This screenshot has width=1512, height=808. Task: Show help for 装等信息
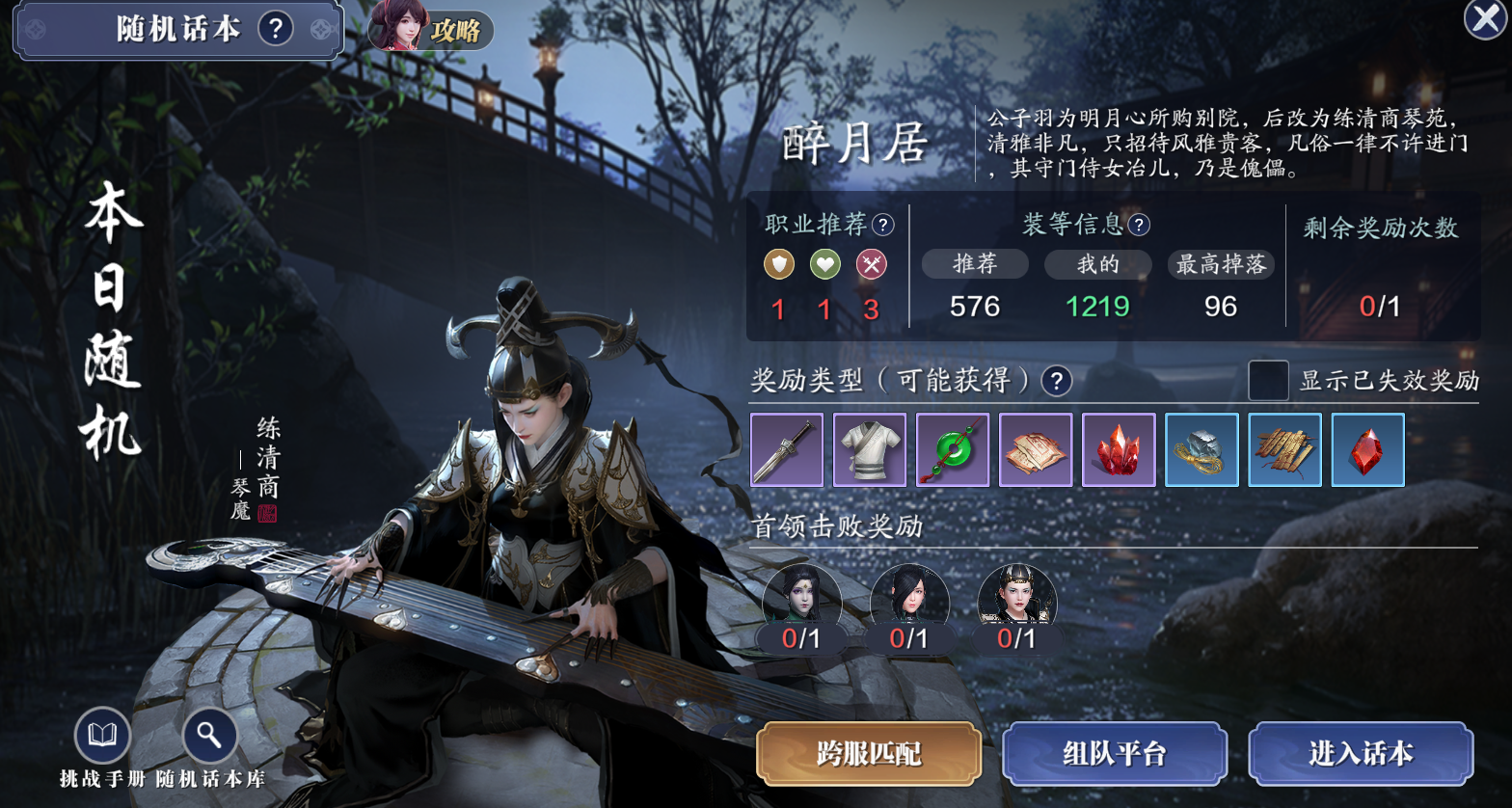pos(1139,226)
